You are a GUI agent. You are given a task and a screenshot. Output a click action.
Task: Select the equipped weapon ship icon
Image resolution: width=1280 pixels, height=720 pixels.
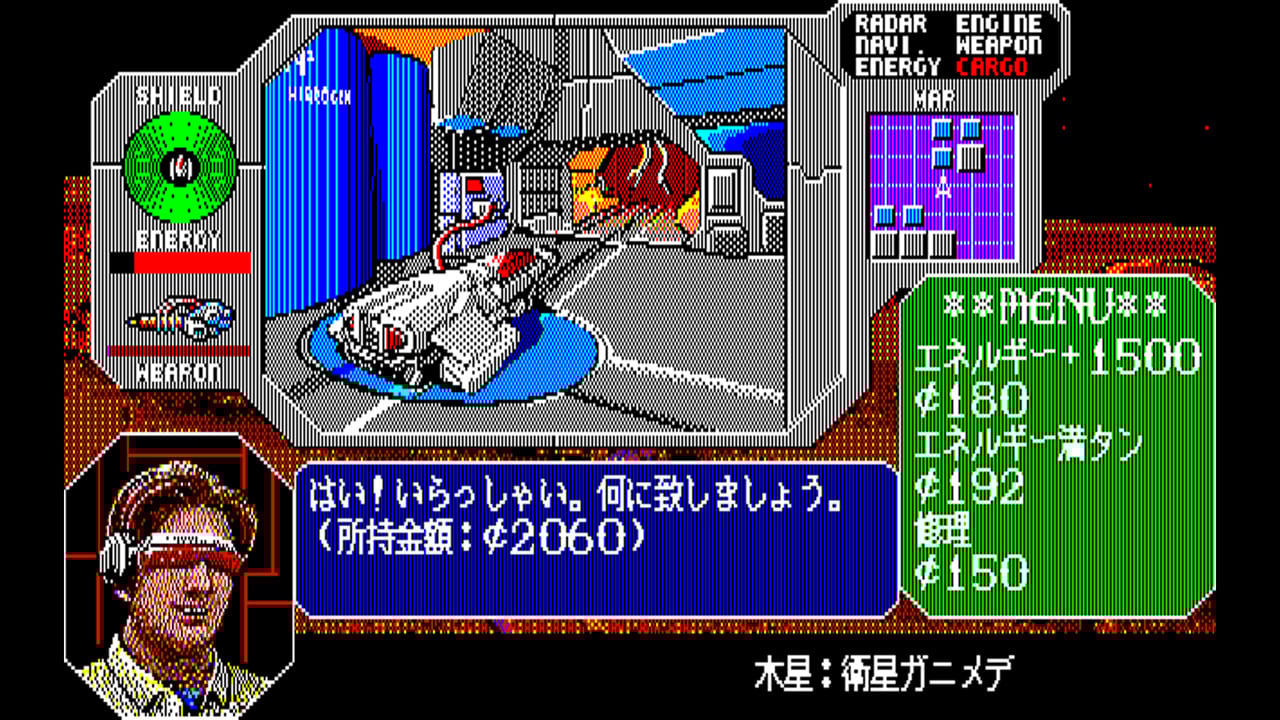(x=180, y=319)
